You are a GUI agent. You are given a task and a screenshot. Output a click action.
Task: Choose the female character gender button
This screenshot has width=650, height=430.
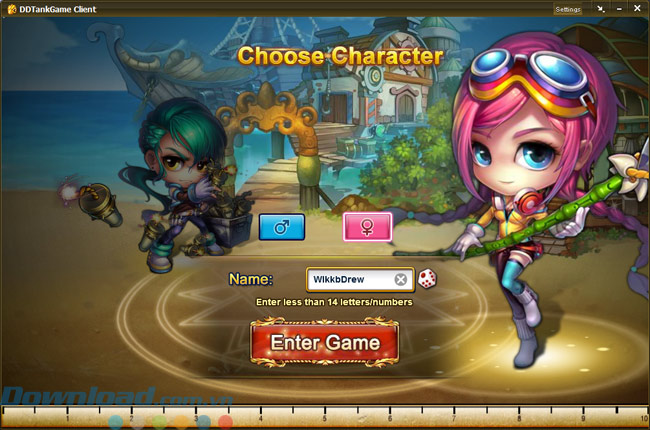(x=368, y=227)
